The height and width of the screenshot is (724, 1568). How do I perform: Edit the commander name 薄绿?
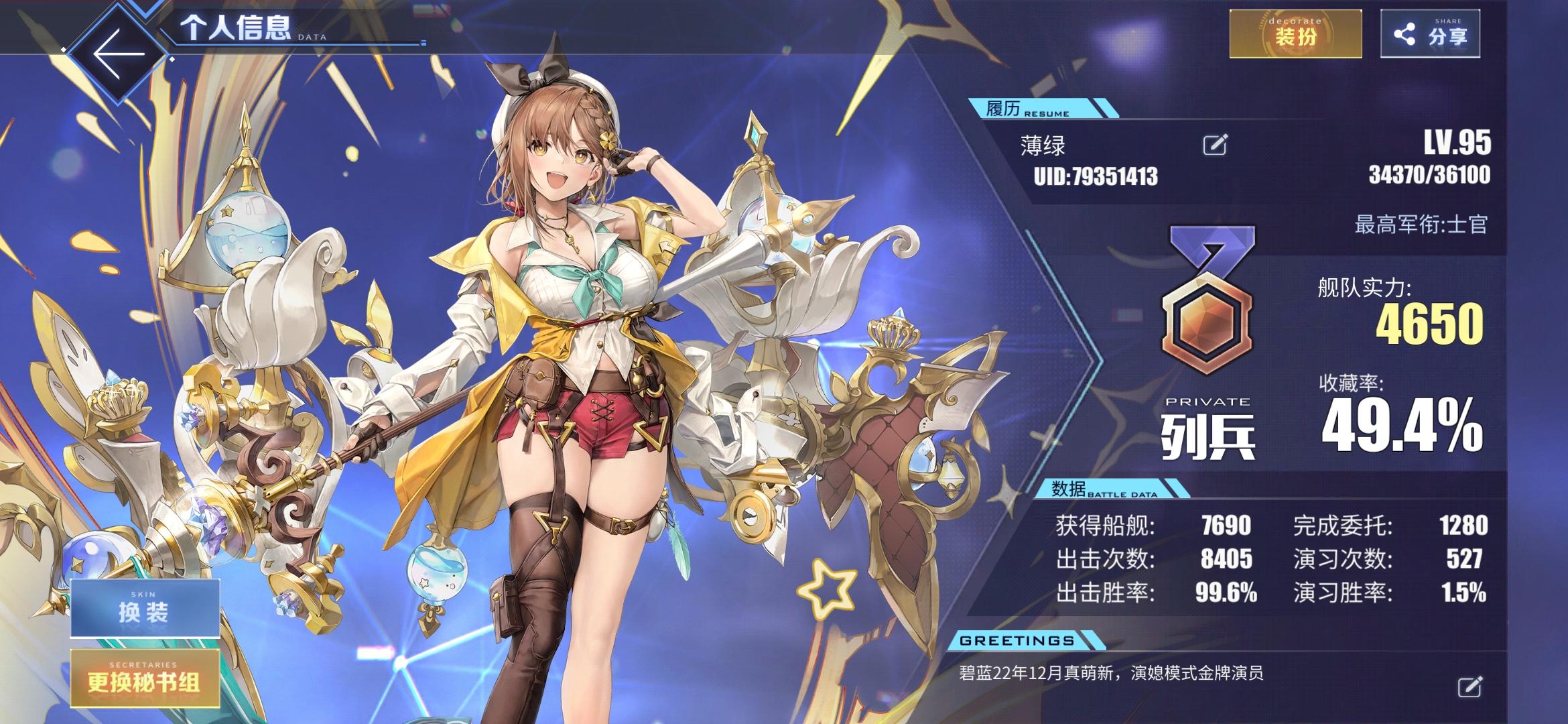point(1214,145)
